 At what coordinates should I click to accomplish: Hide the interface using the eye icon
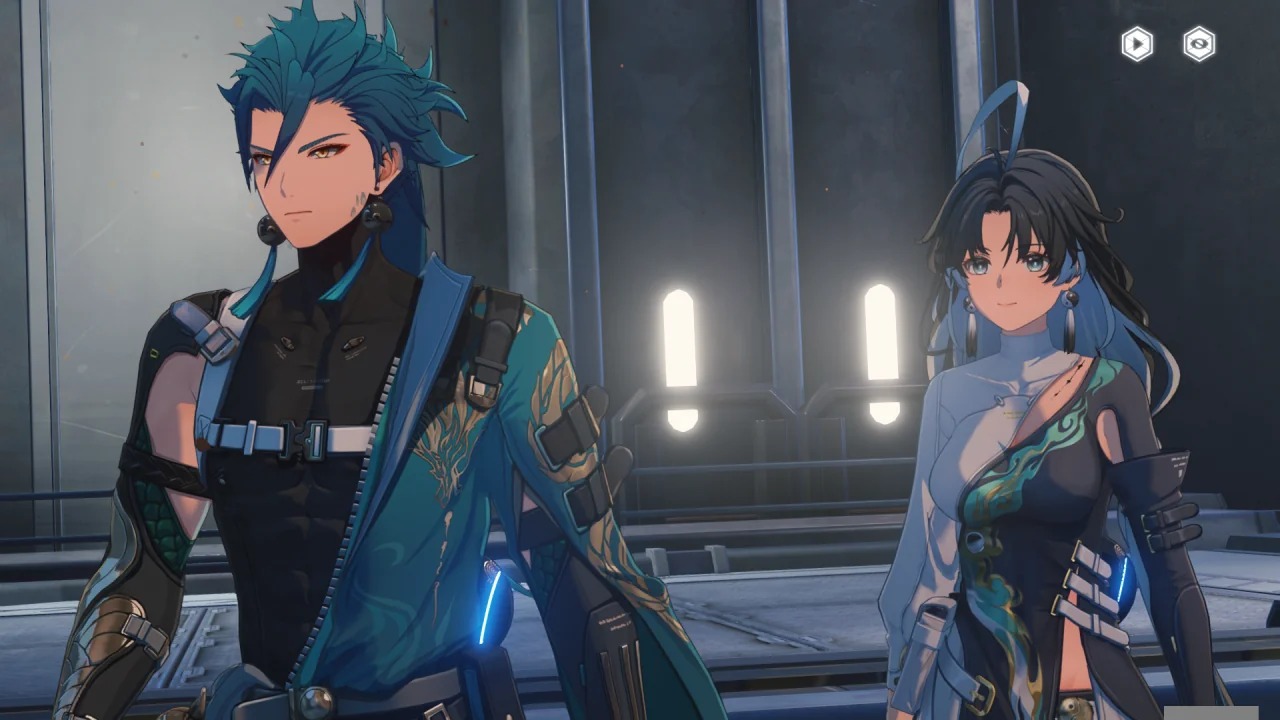tap(1199, 44)
